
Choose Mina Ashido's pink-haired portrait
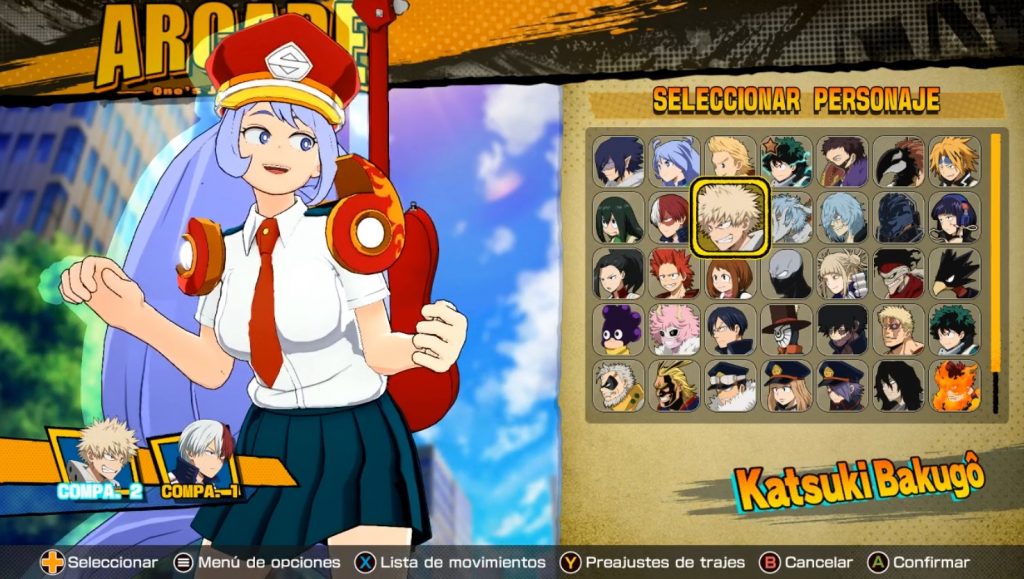(674, 330)
